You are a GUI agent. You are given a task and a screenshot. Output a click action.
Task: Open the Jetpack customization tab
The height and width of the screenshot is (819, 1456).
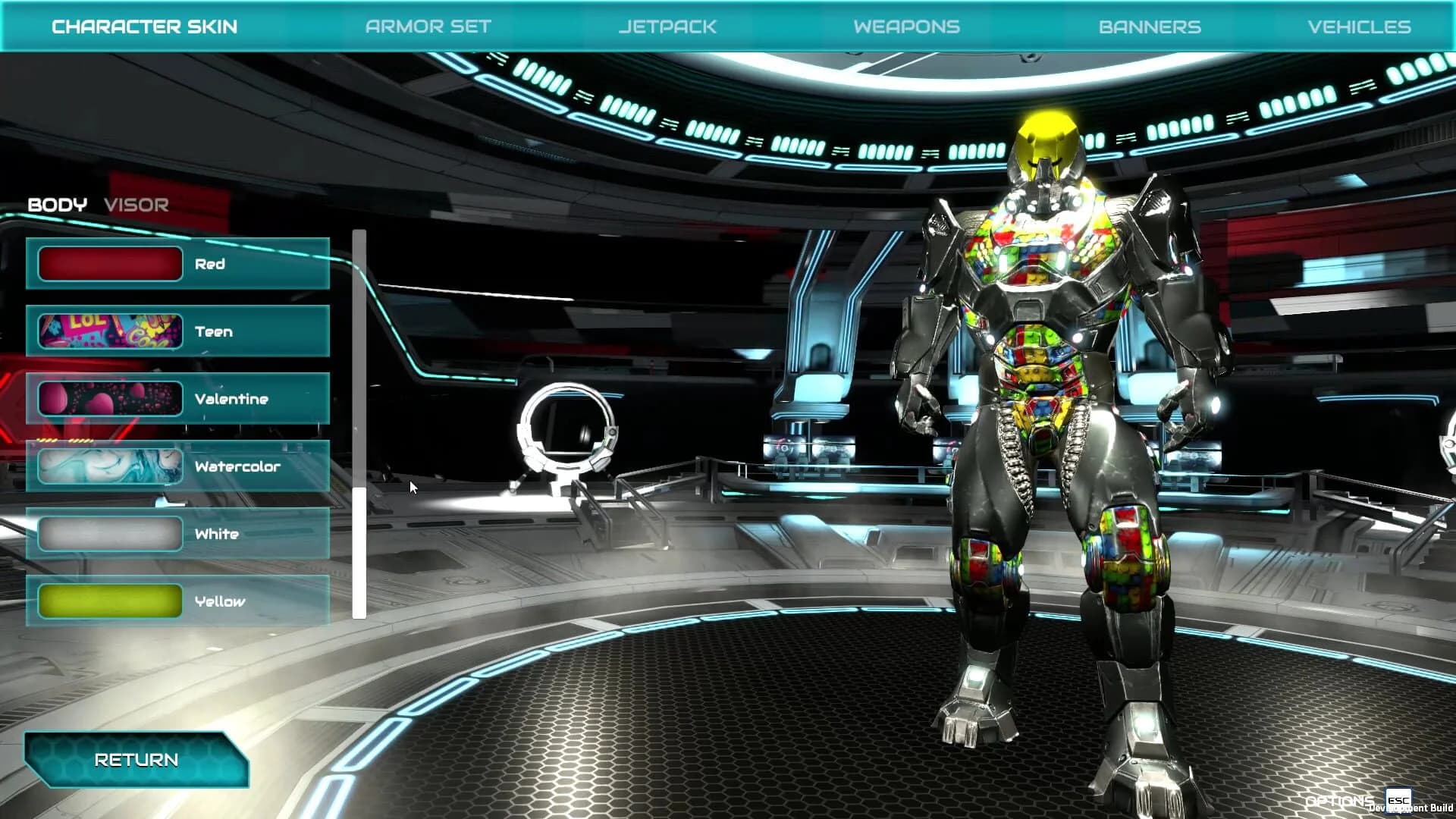(x=667, y=26)
